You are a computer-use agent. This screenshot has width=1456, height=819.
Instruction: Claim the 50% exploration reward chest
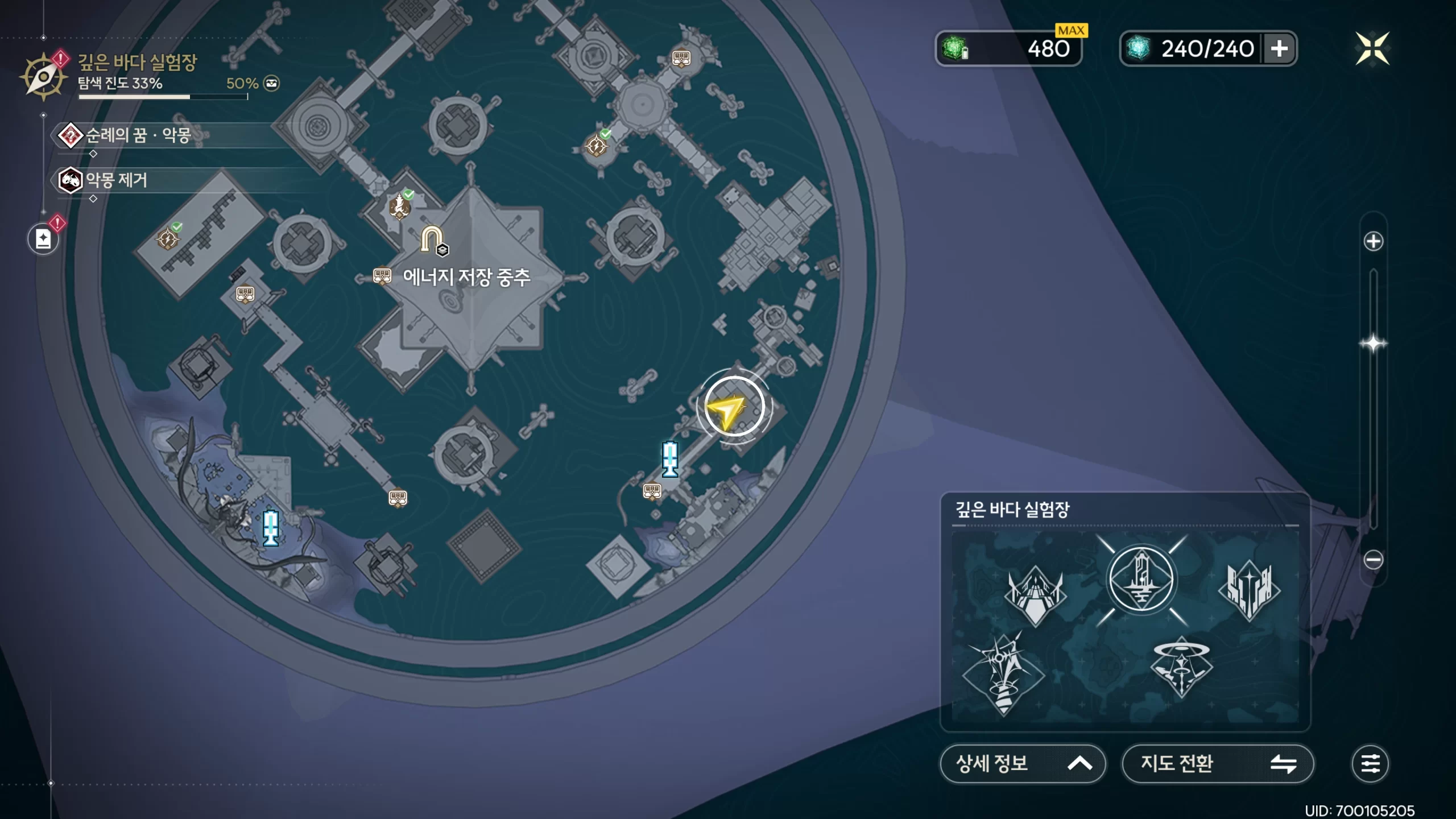[271, 84]
